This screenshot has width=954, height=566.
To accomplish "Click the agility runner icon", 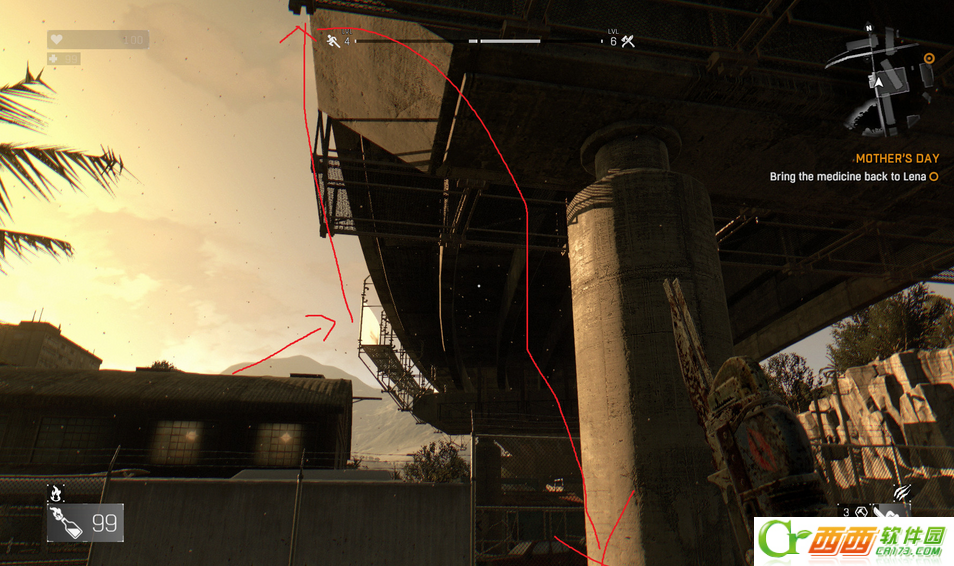I will click(333, 41).
